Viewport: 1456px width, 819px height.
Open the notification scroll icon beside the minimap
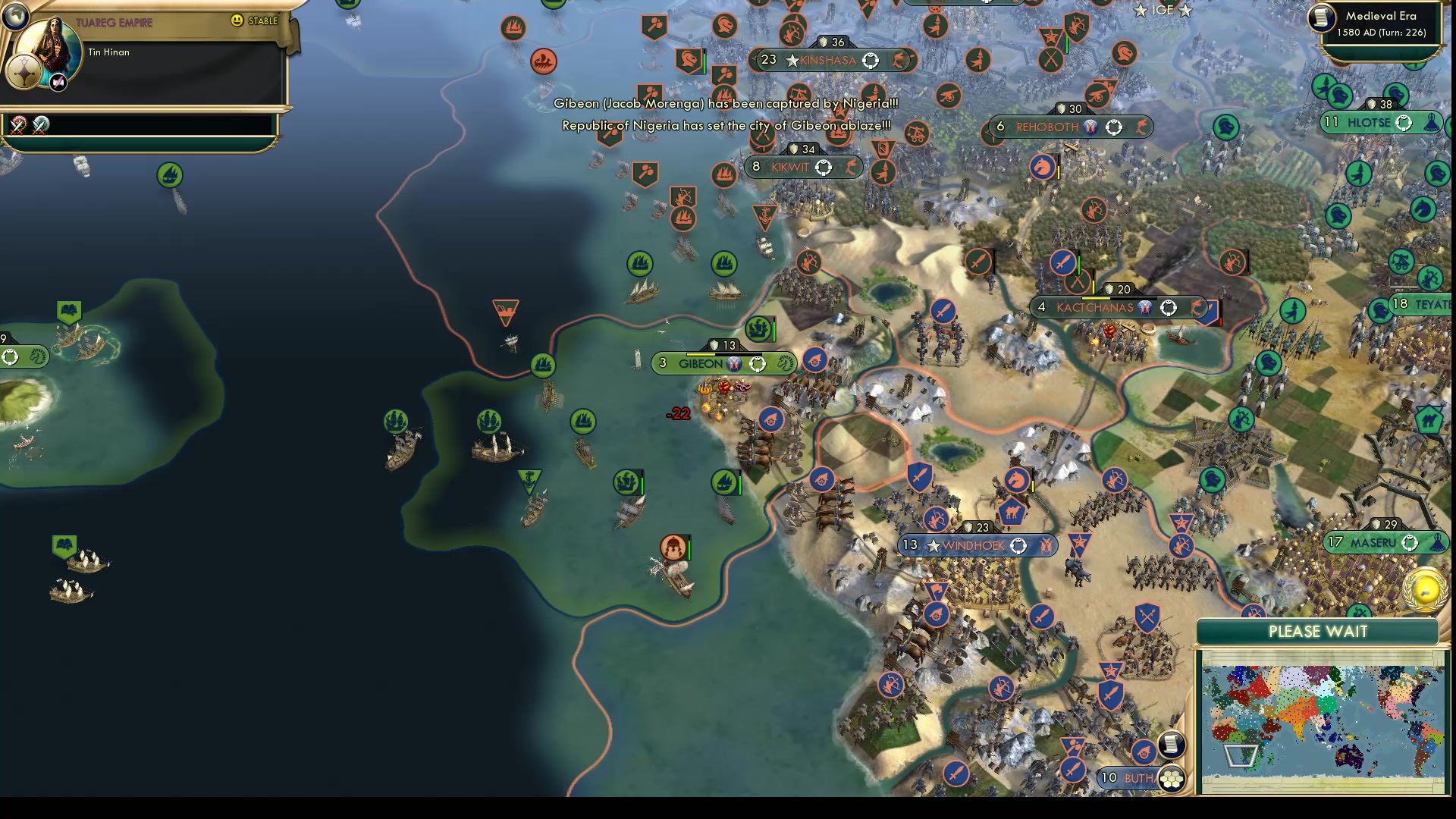pos(1172,746)
